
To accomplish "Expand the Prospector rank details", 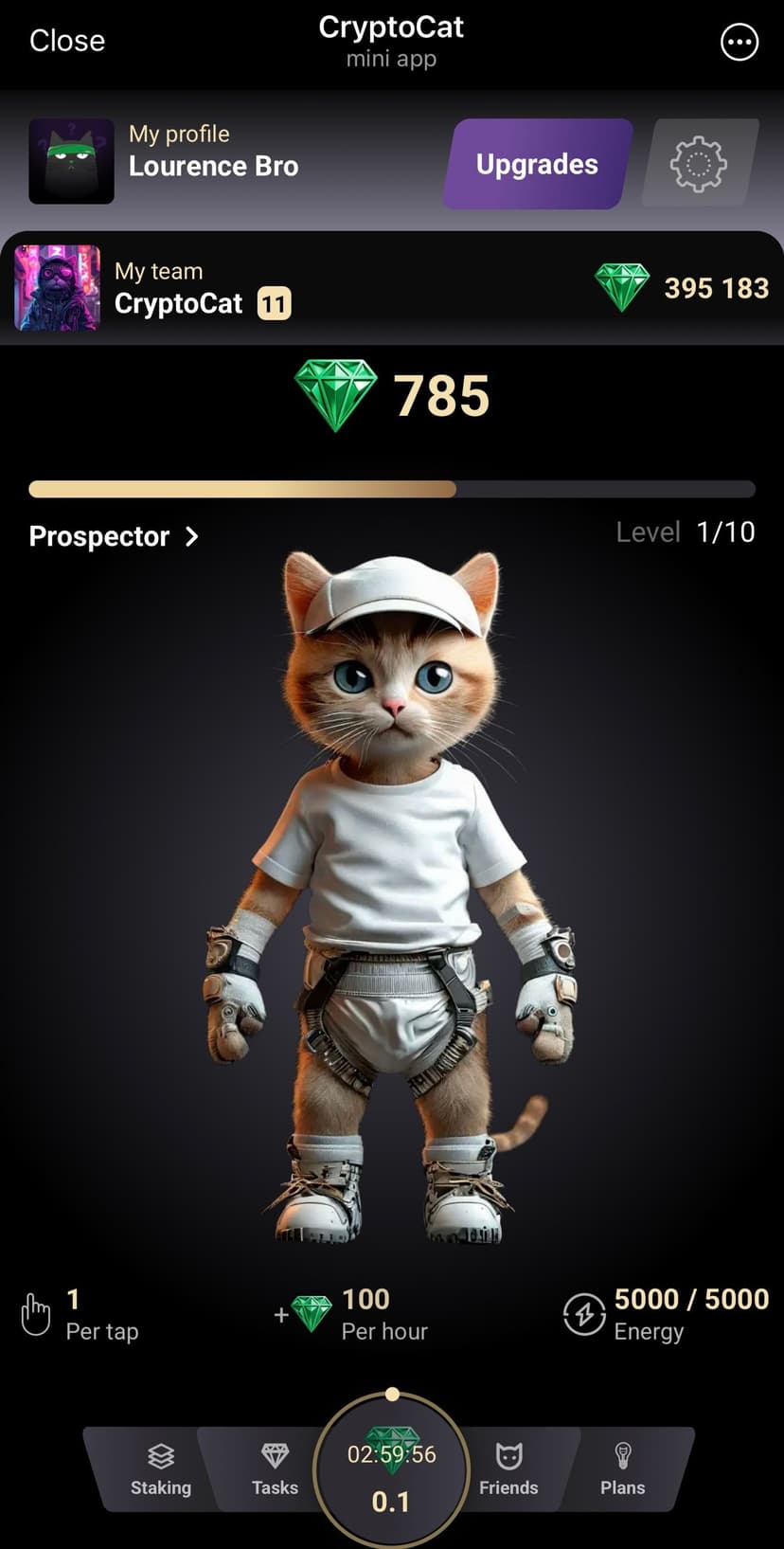I will (x=114, y=536).
